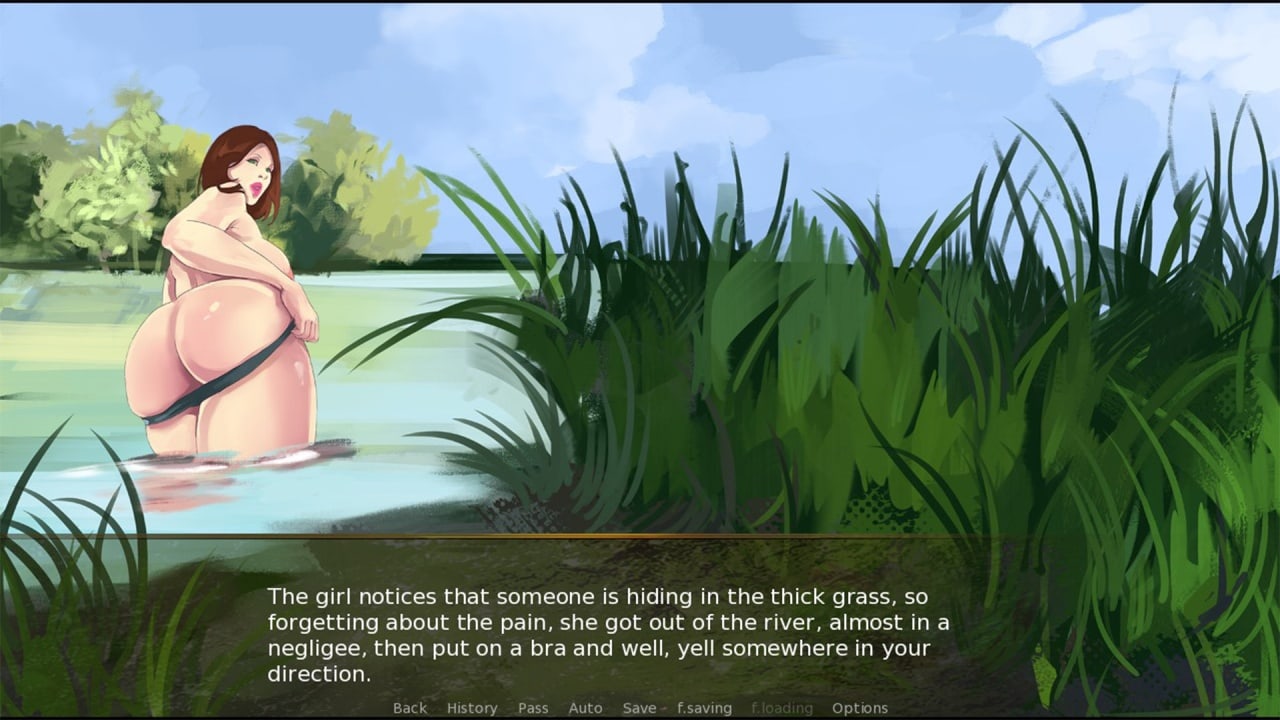This screenshot has width=1280, height=720.
Task: Open the Save game menu
Action: point(639,708)
